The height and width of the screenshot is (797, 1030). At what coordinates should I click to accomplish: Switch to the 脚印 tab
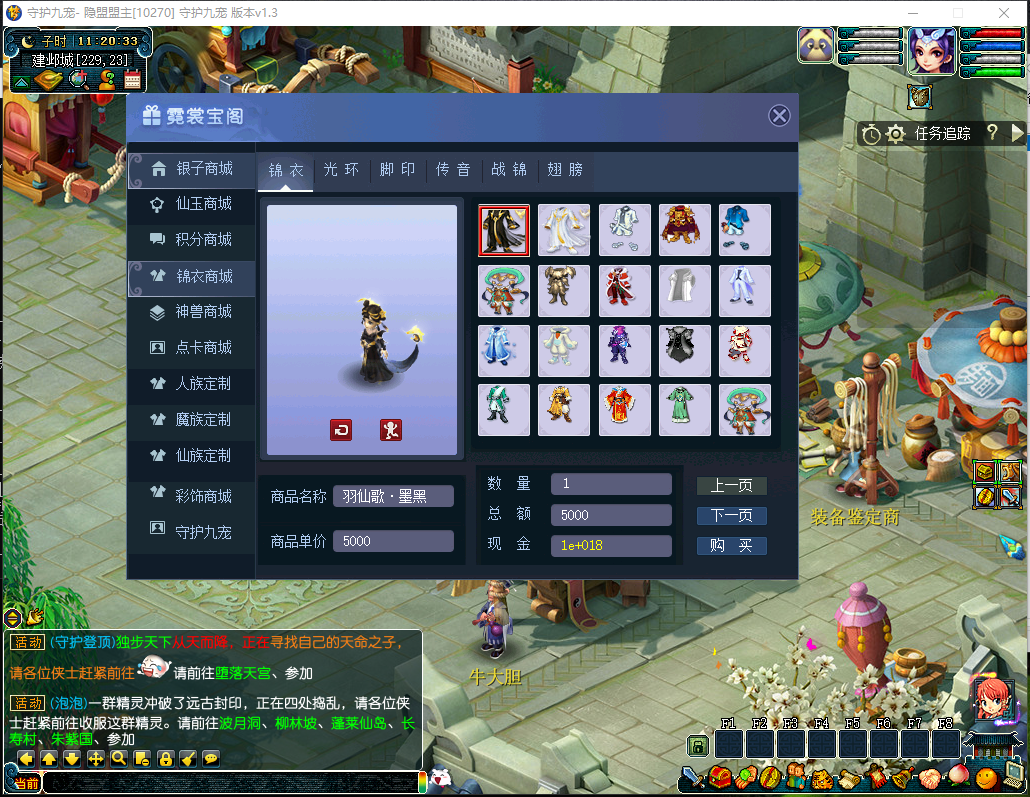397,170
